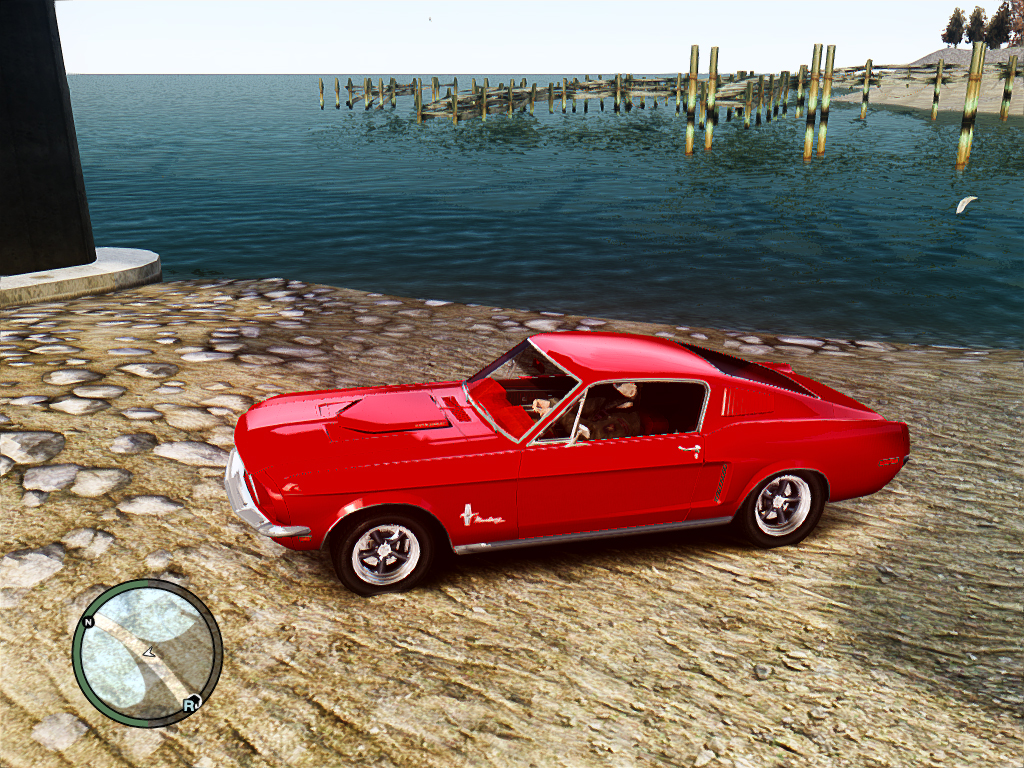Click the RJ blip on the radar edge
Screen dimensions: 1024x768
(190, 704)
